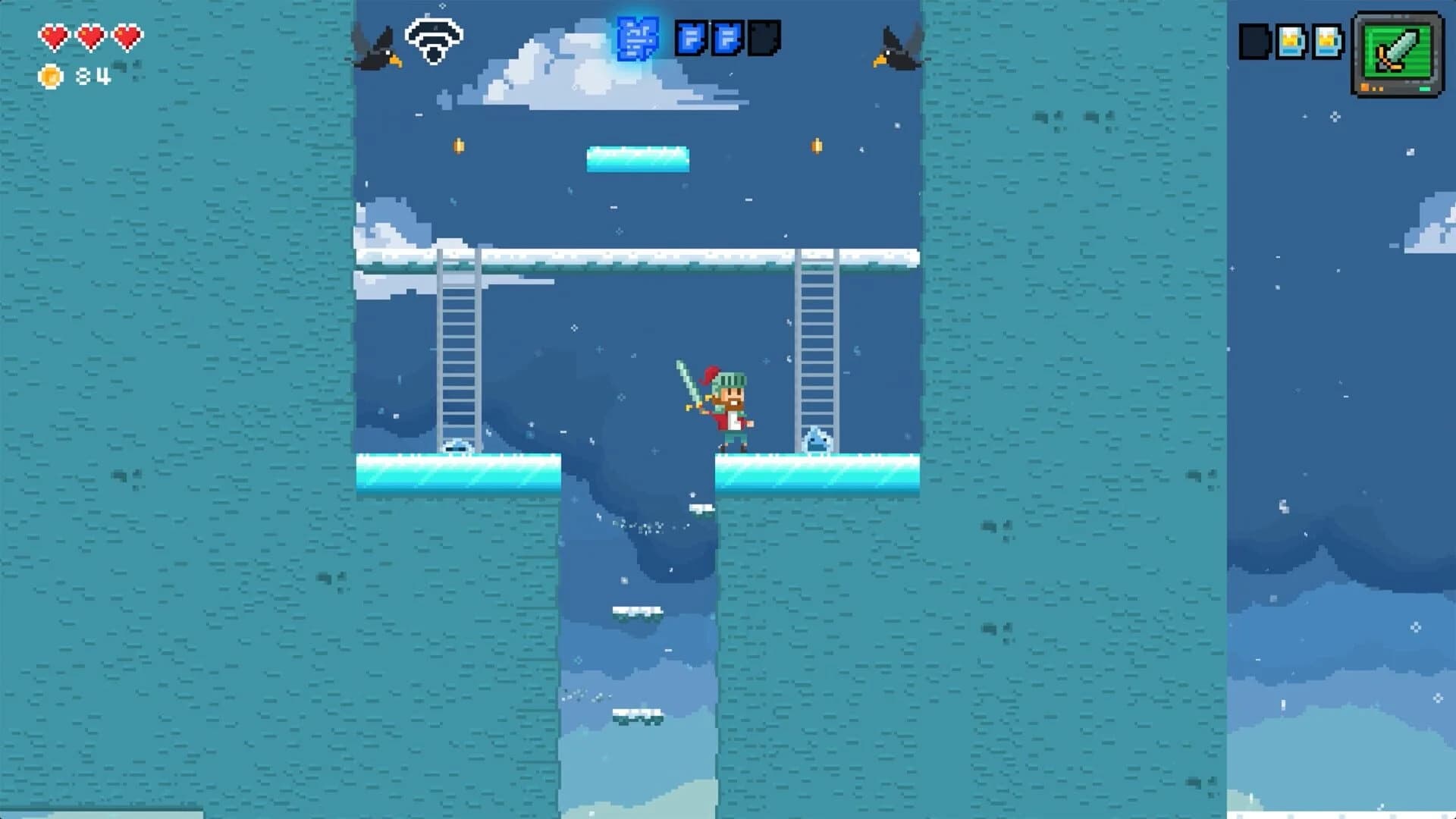Click the empty dark trophy slot
1456x819 pixels.
[1254, 42]
